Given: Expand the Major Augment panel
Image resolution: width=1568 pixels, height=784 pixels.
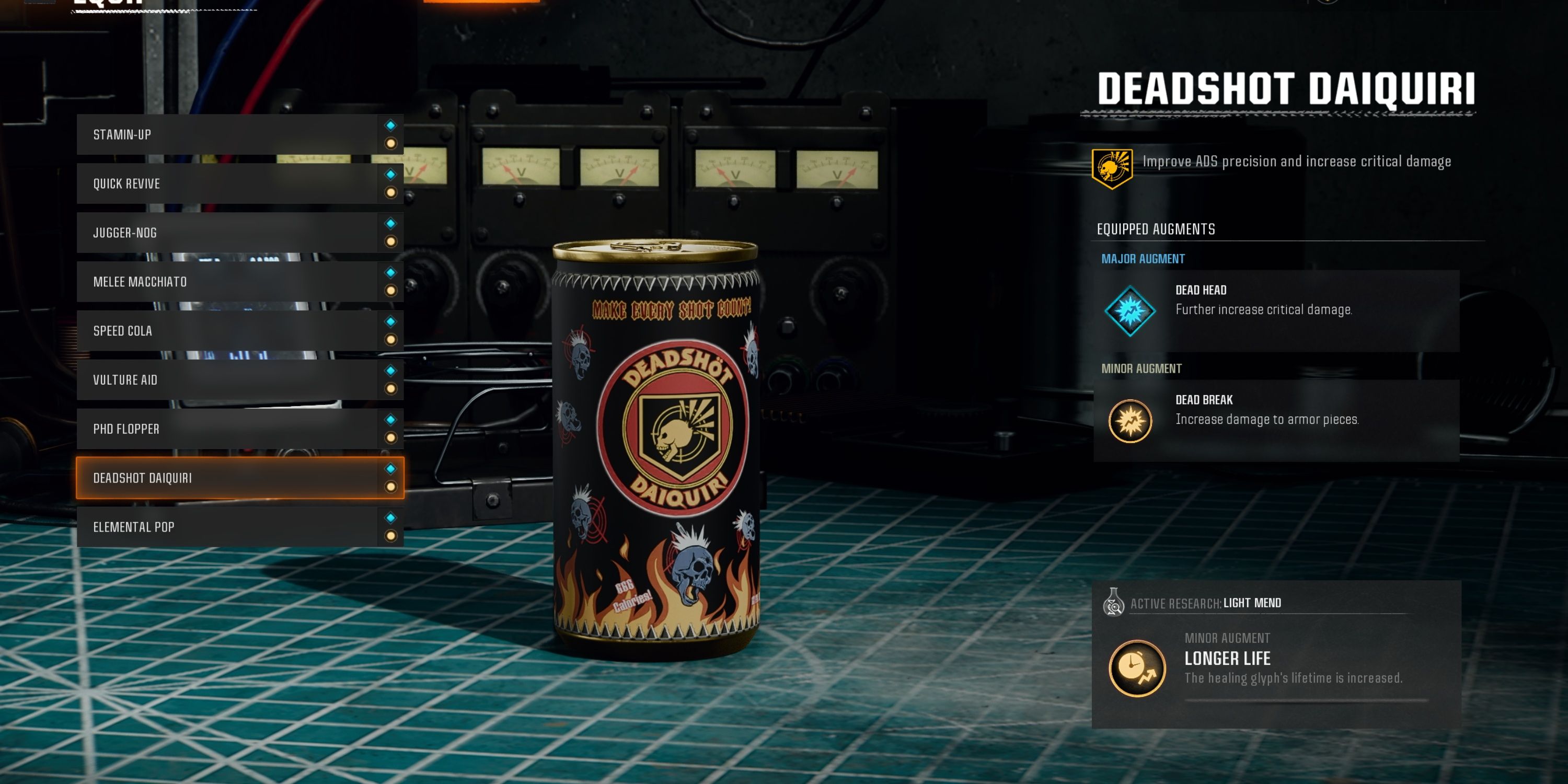Looking at the screenshot, I should point(1143,258).
